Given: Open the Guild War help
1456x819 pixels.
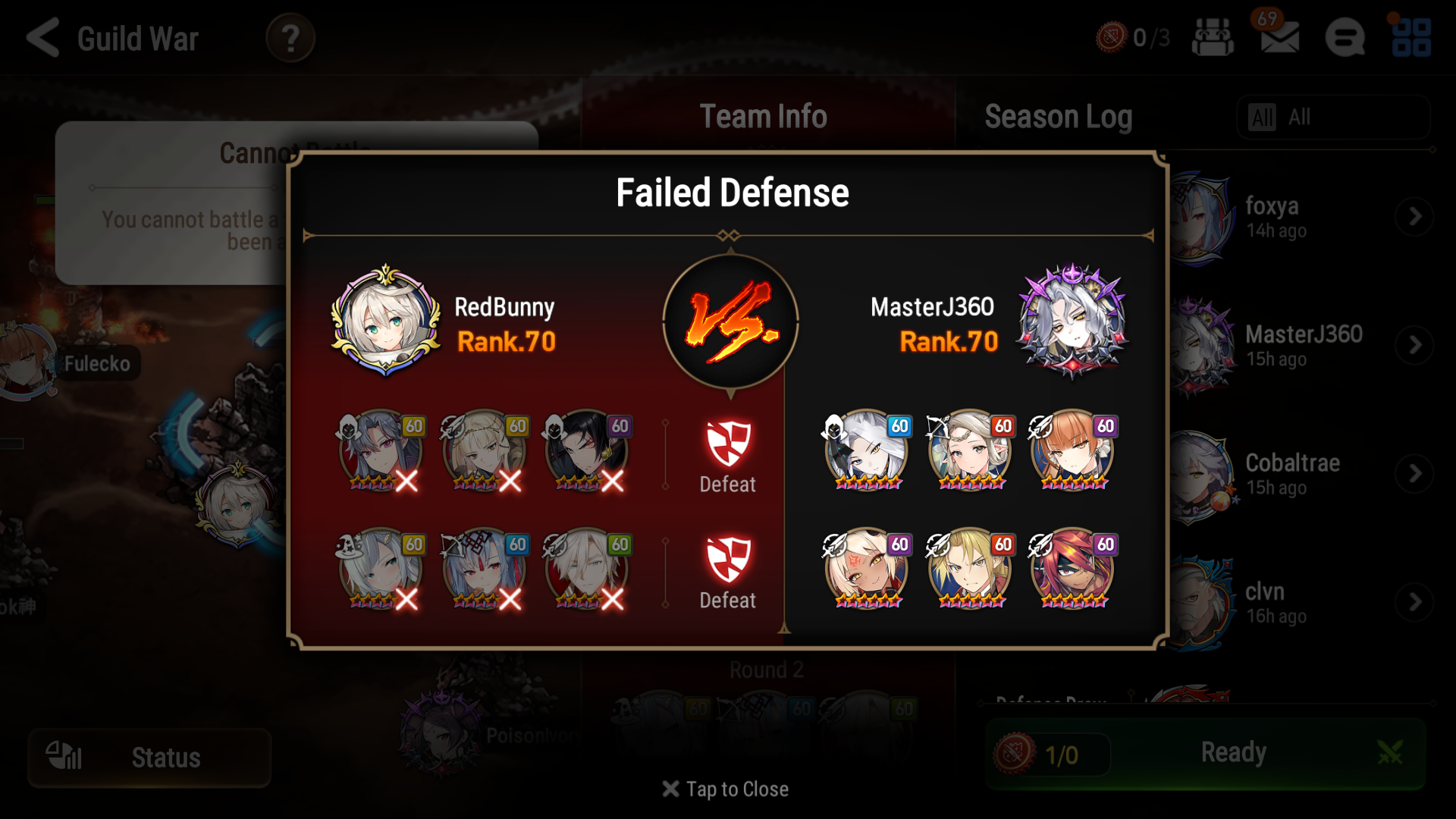Looking at the screenshot, I should tap(290, 39).
